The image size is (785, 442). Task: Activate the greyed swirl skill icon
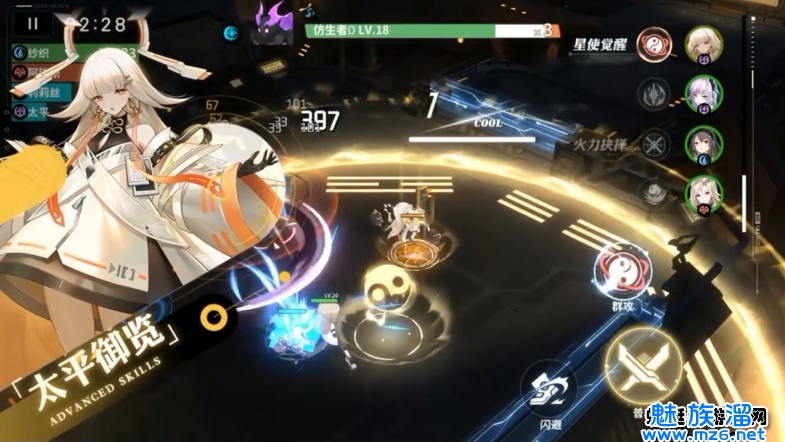click(654, 190)
